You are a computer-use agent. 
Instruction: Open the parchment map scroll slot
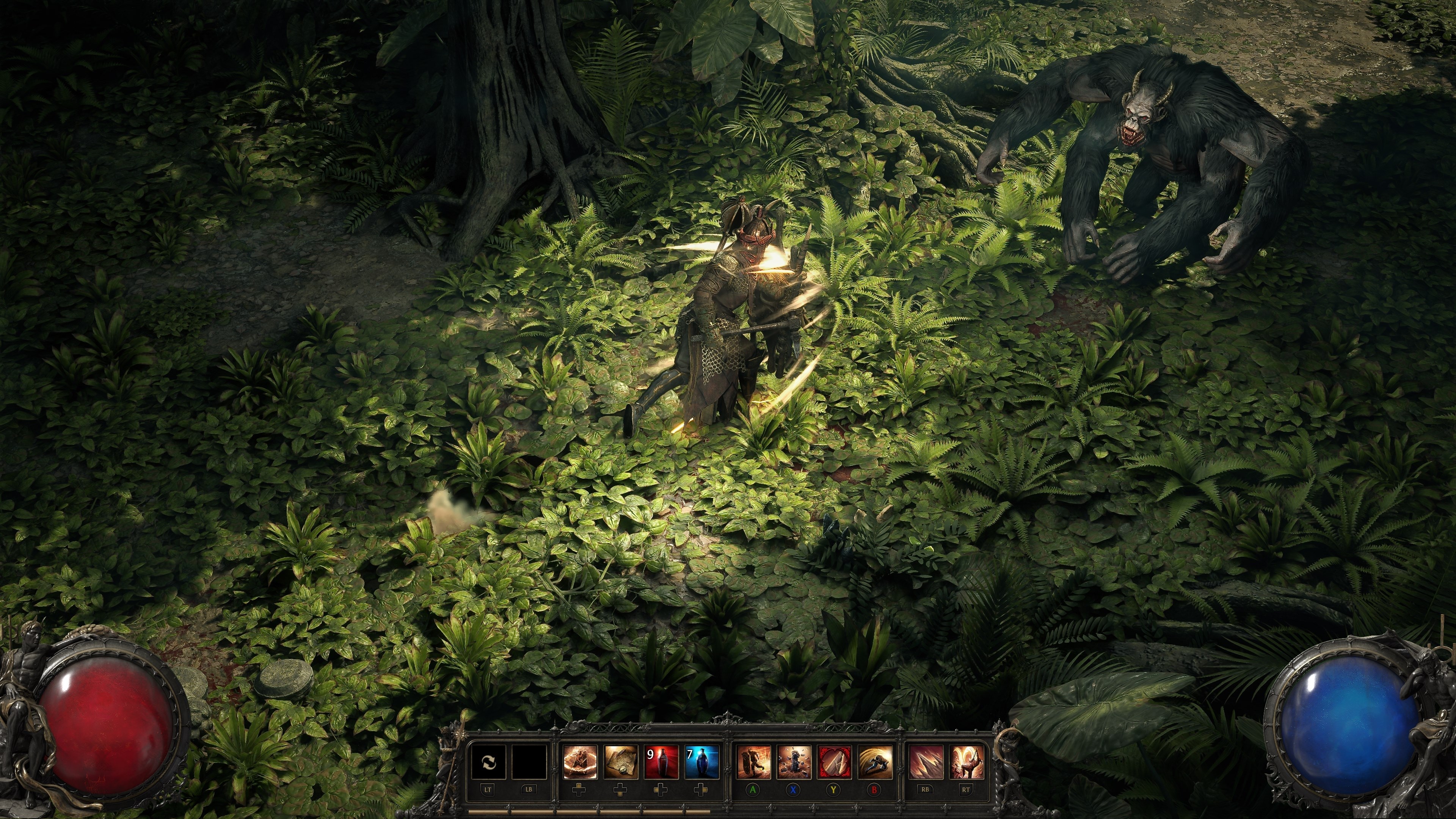(621, 763)
